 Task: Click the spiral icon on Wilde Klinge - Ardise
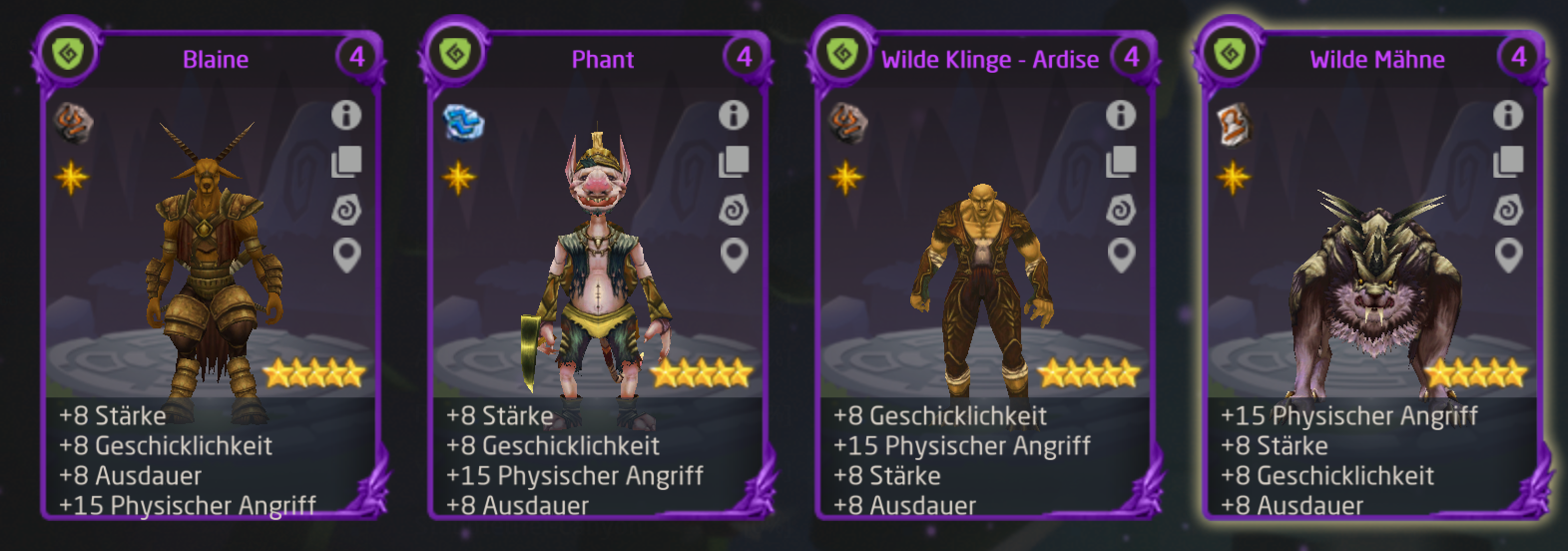coord(1121,210)
